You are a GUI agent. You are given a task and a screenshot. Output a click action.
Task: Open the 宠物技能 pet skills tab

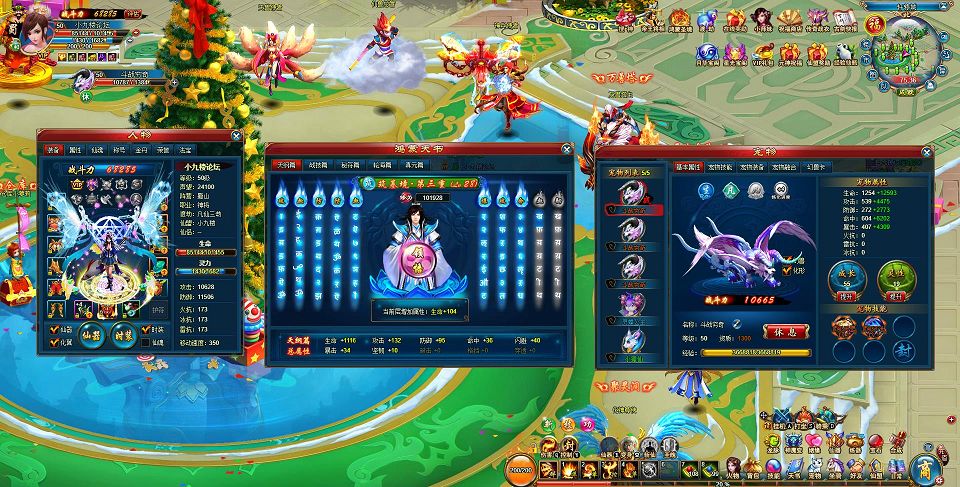[721, 167]
